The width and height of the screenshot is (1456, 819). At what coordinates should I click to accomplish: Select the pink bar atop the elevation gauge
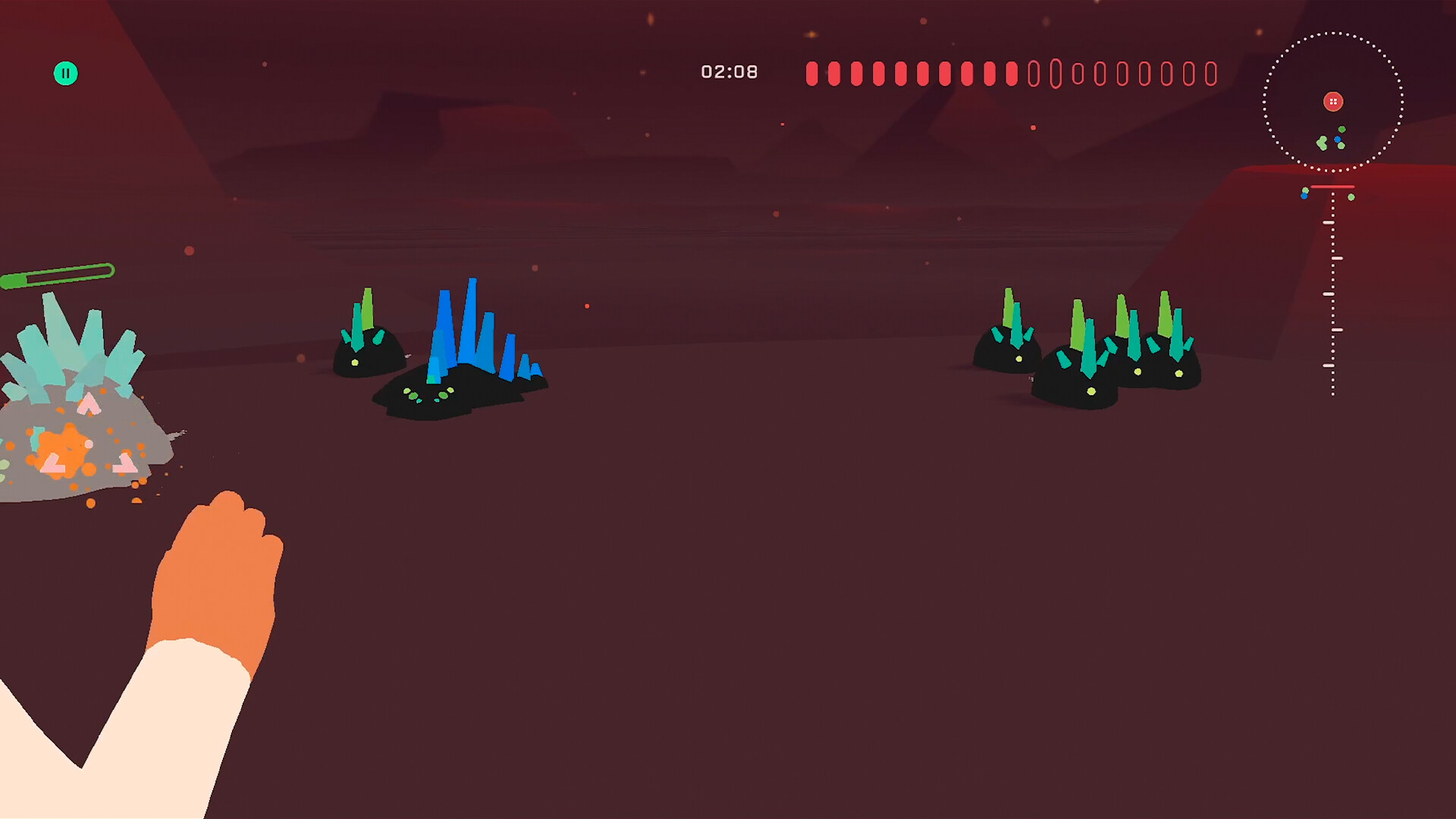tap(1332, 187)
